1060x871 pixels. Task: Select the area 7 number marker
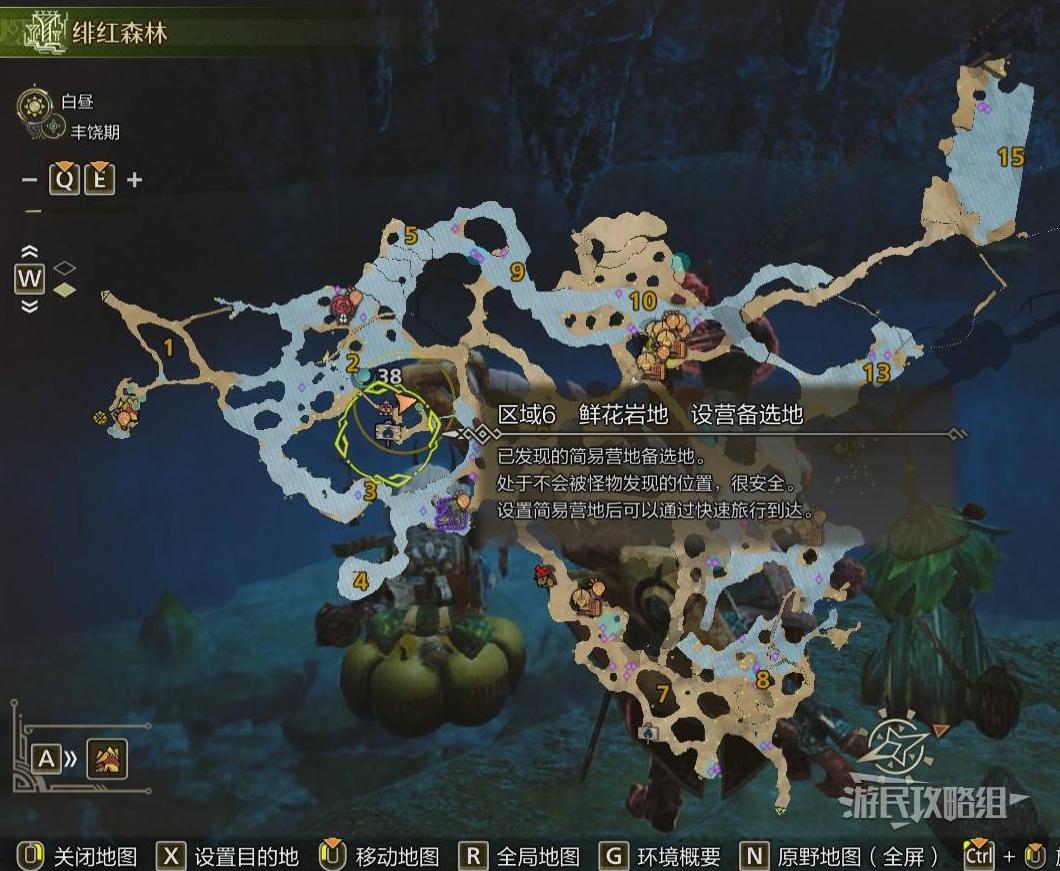pyautogui.click(x=662, y=693)
